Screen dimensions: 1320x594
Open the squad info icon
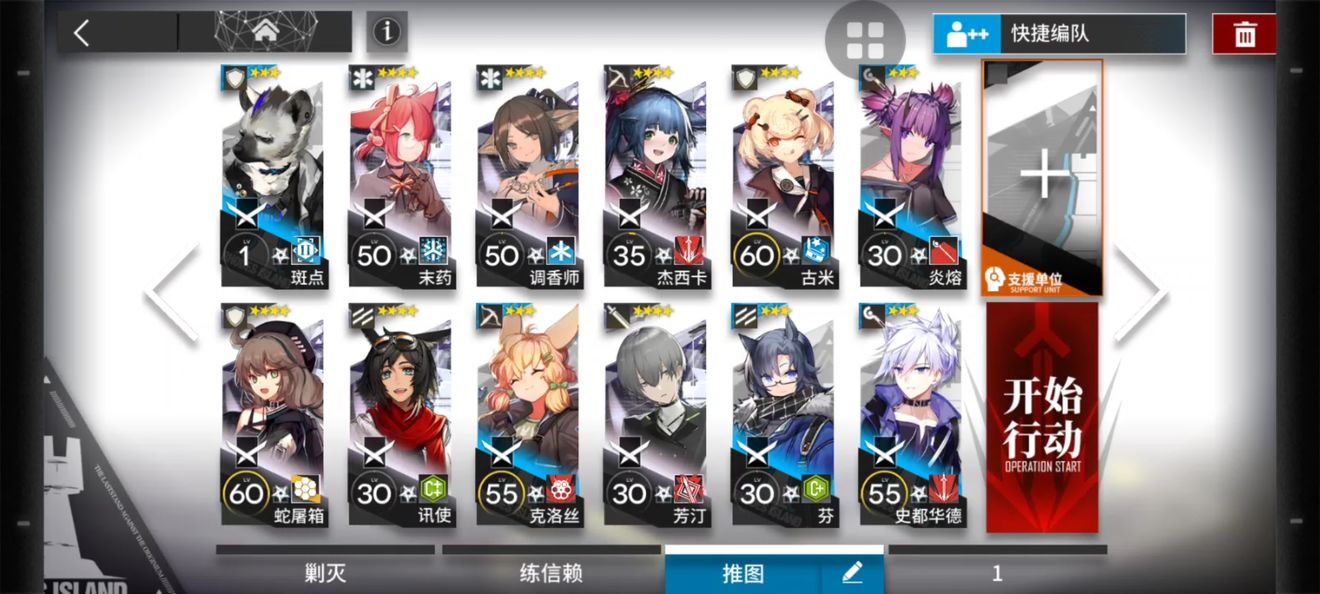pyautogui.click(x=386, y=32)
